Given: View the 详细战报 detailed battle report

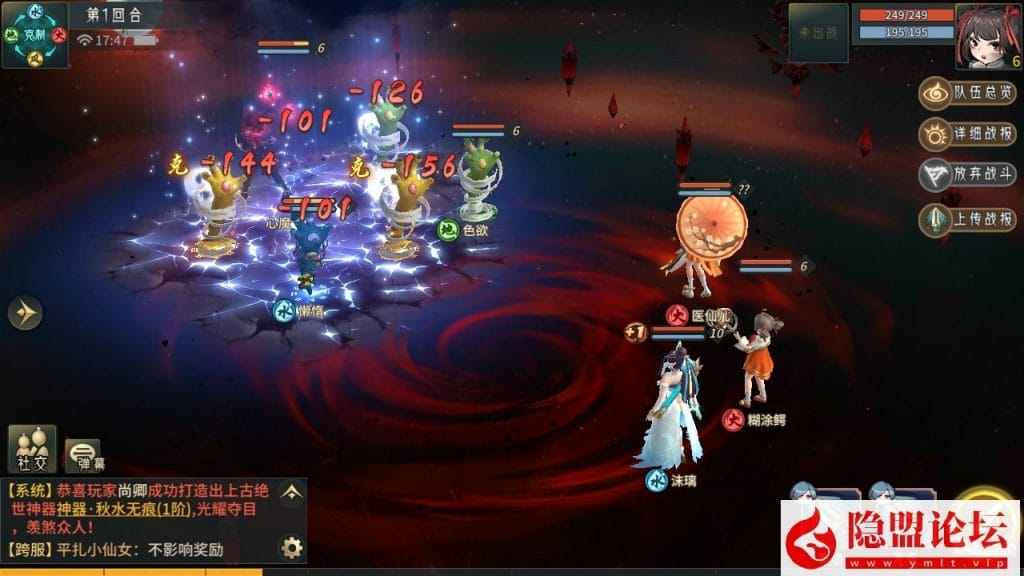Looking at the screenshot, I should tap(967, 134).
